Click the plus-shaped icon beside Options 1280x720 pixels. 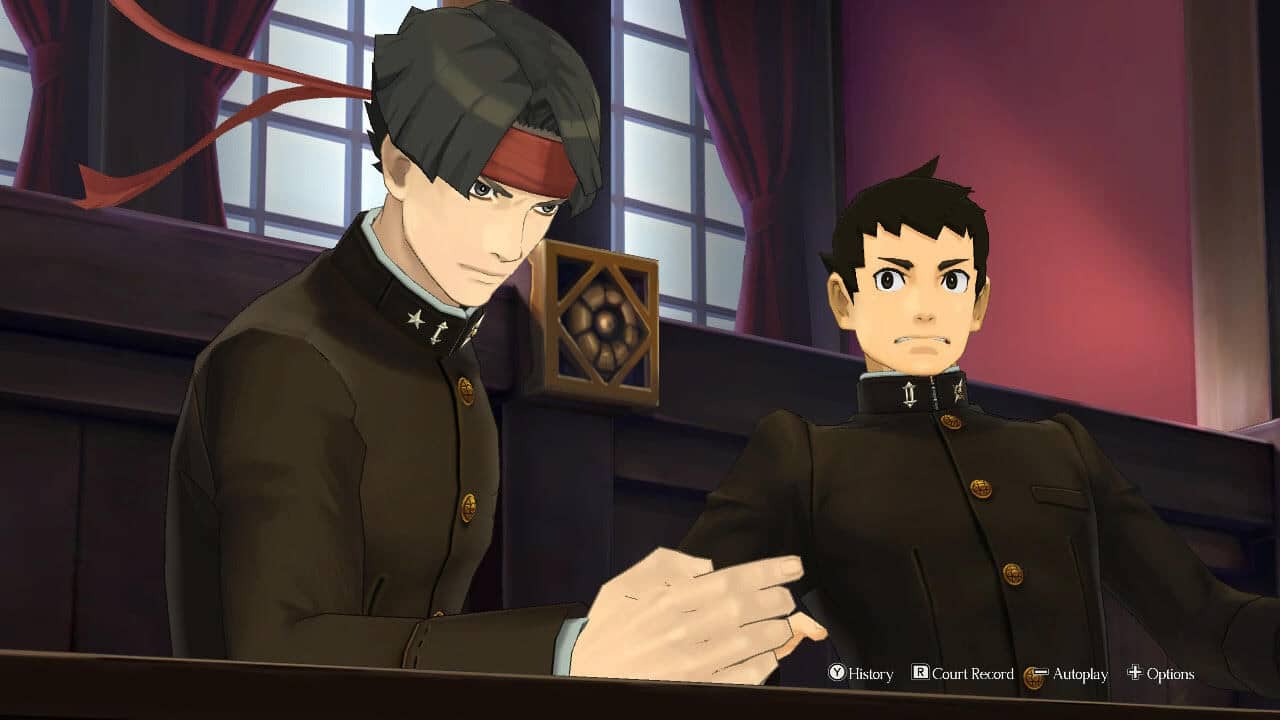(x=1135, y=673)
